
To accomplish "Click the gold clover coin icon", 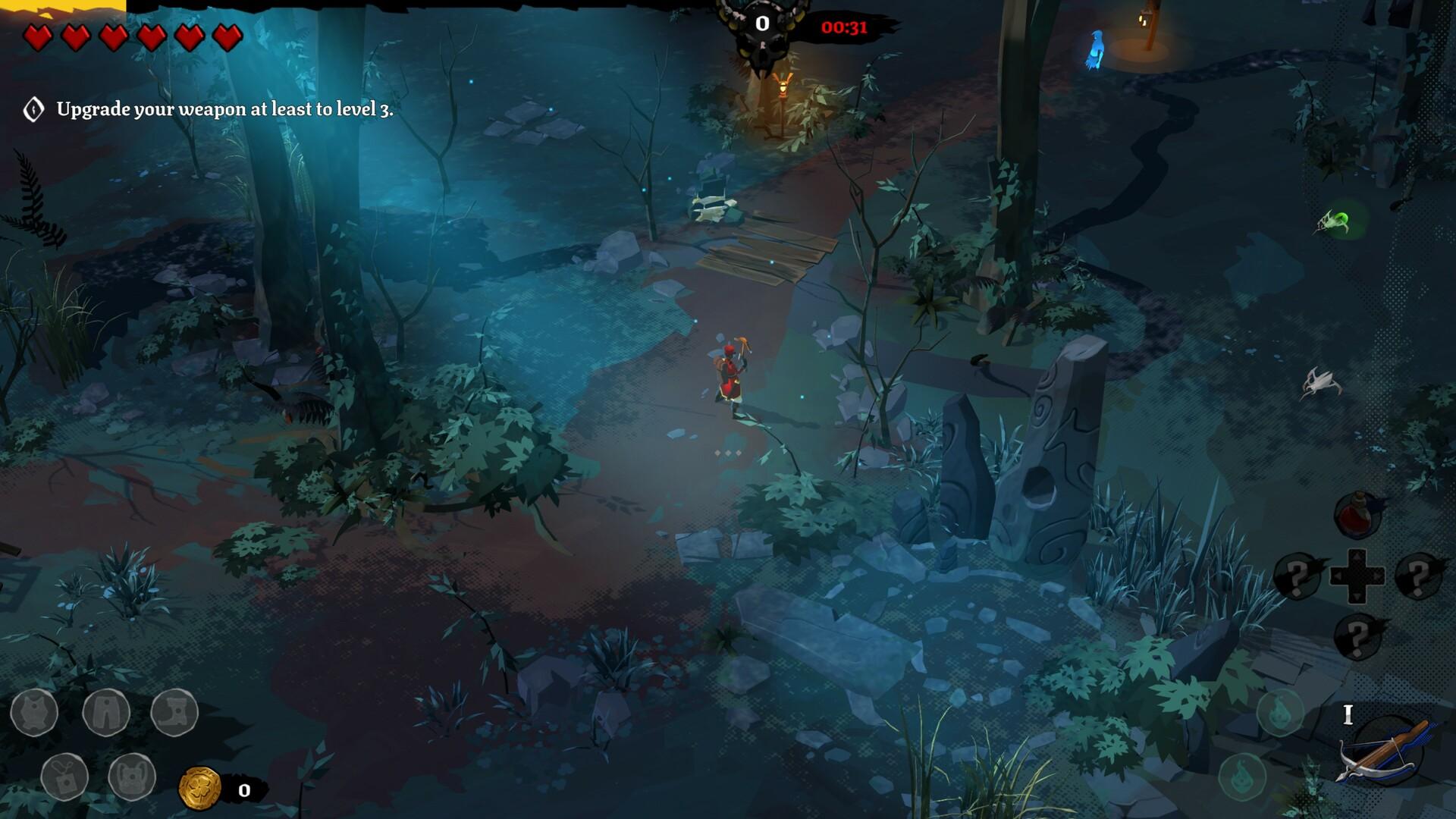I will tap(199, 789).
